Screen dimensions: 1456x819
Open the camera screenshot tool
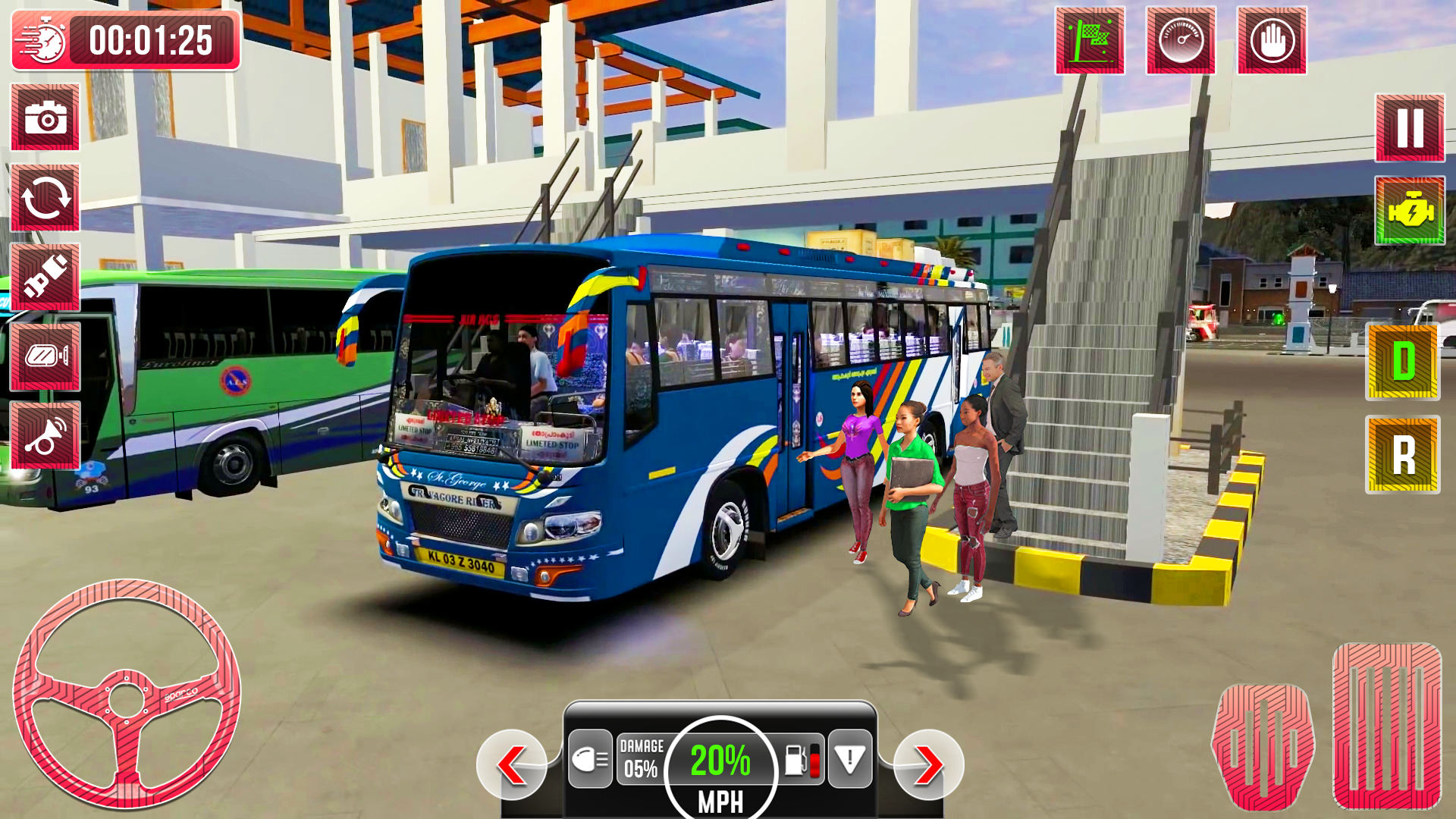pyautogui.click(x=43, y=119)
